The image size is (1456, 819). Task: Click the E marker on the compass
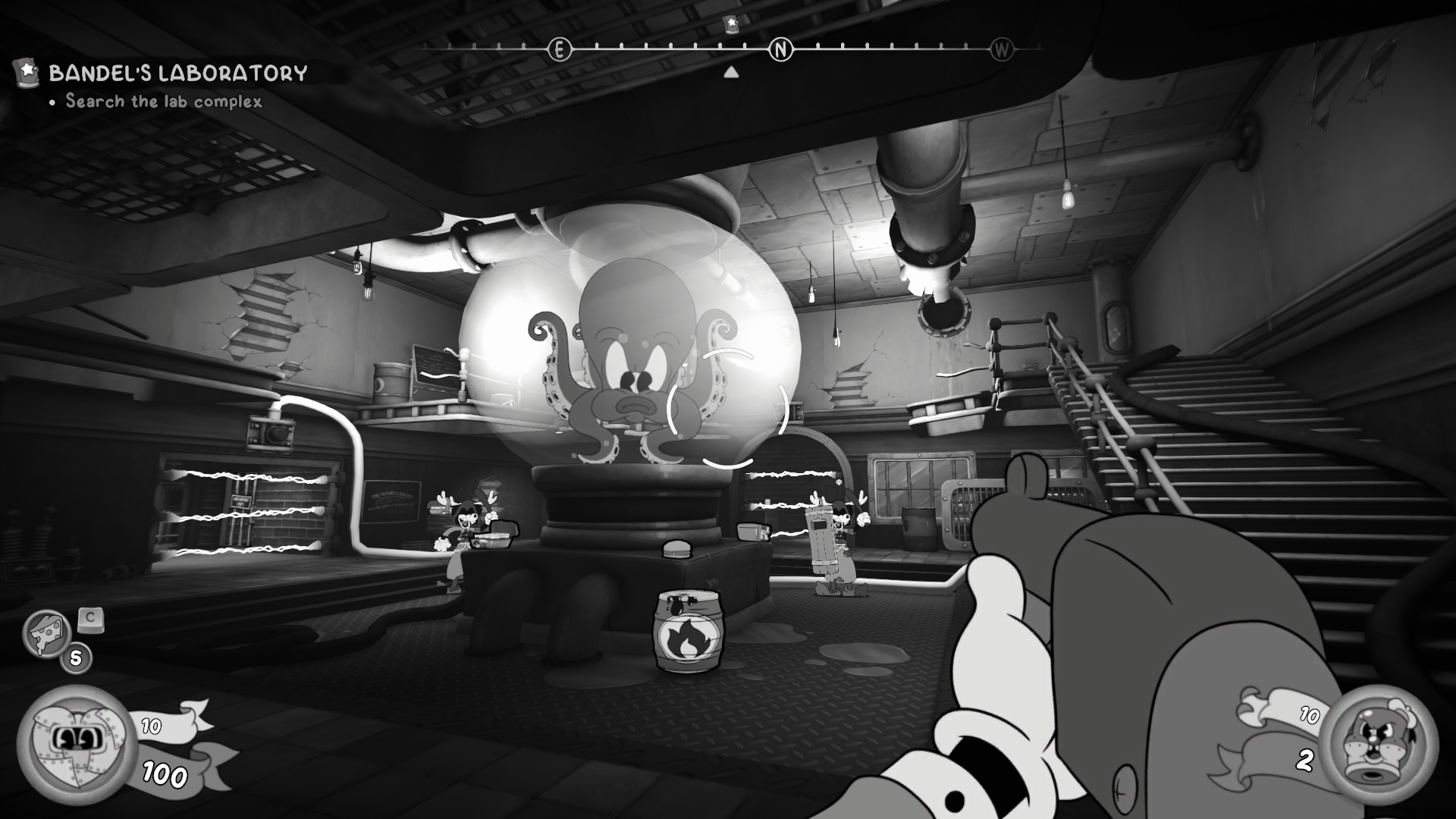[x=559, y=50]
